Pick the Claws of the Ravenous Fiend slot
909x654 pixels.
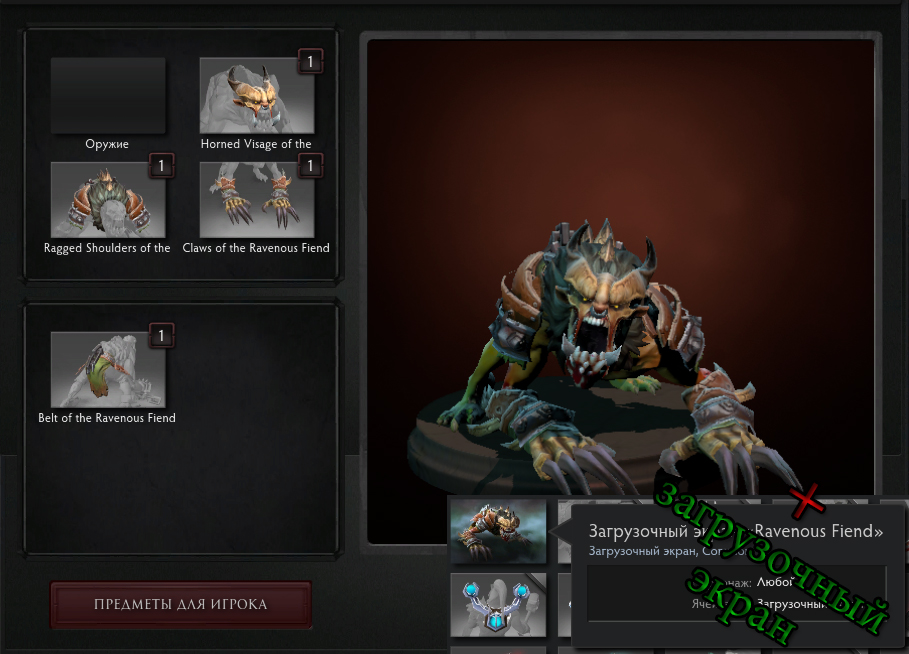point(257,199)
